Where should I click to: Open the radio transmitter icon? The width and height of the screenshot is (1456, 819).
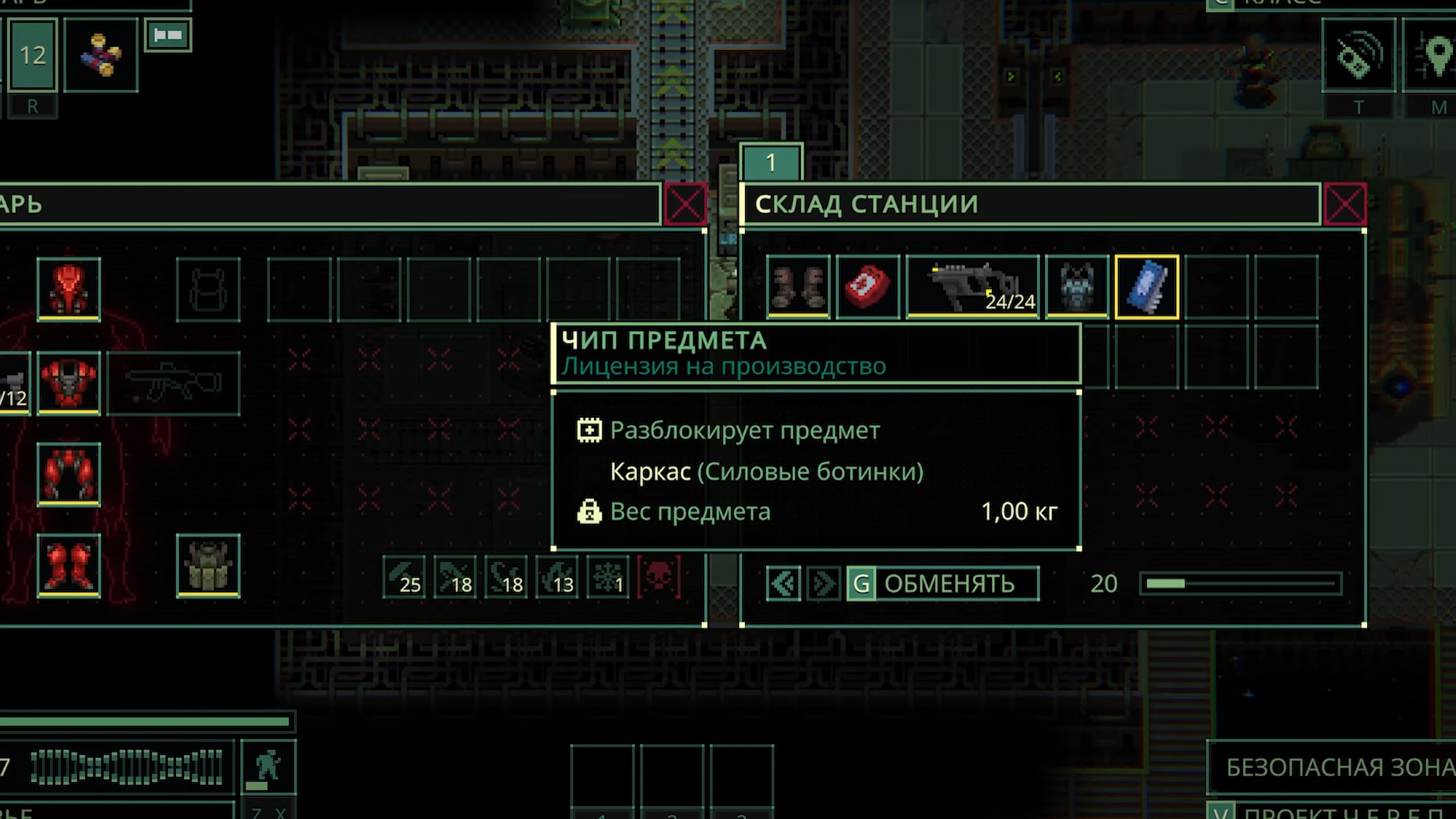click(x=1359, y=55)
